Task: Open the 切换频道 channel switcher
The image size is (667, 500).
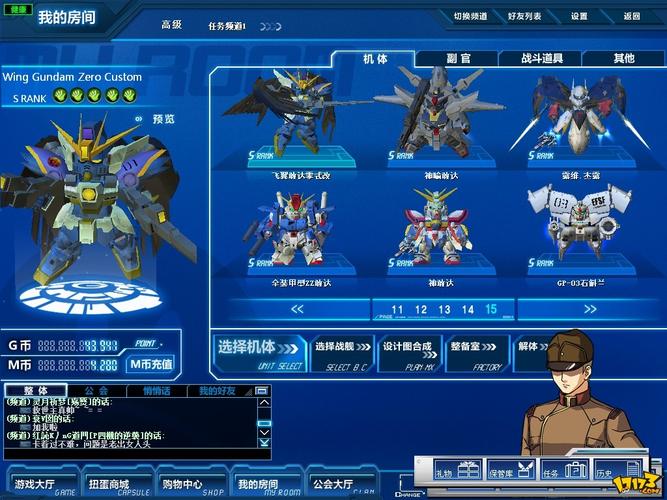Action: coord(469,16)
